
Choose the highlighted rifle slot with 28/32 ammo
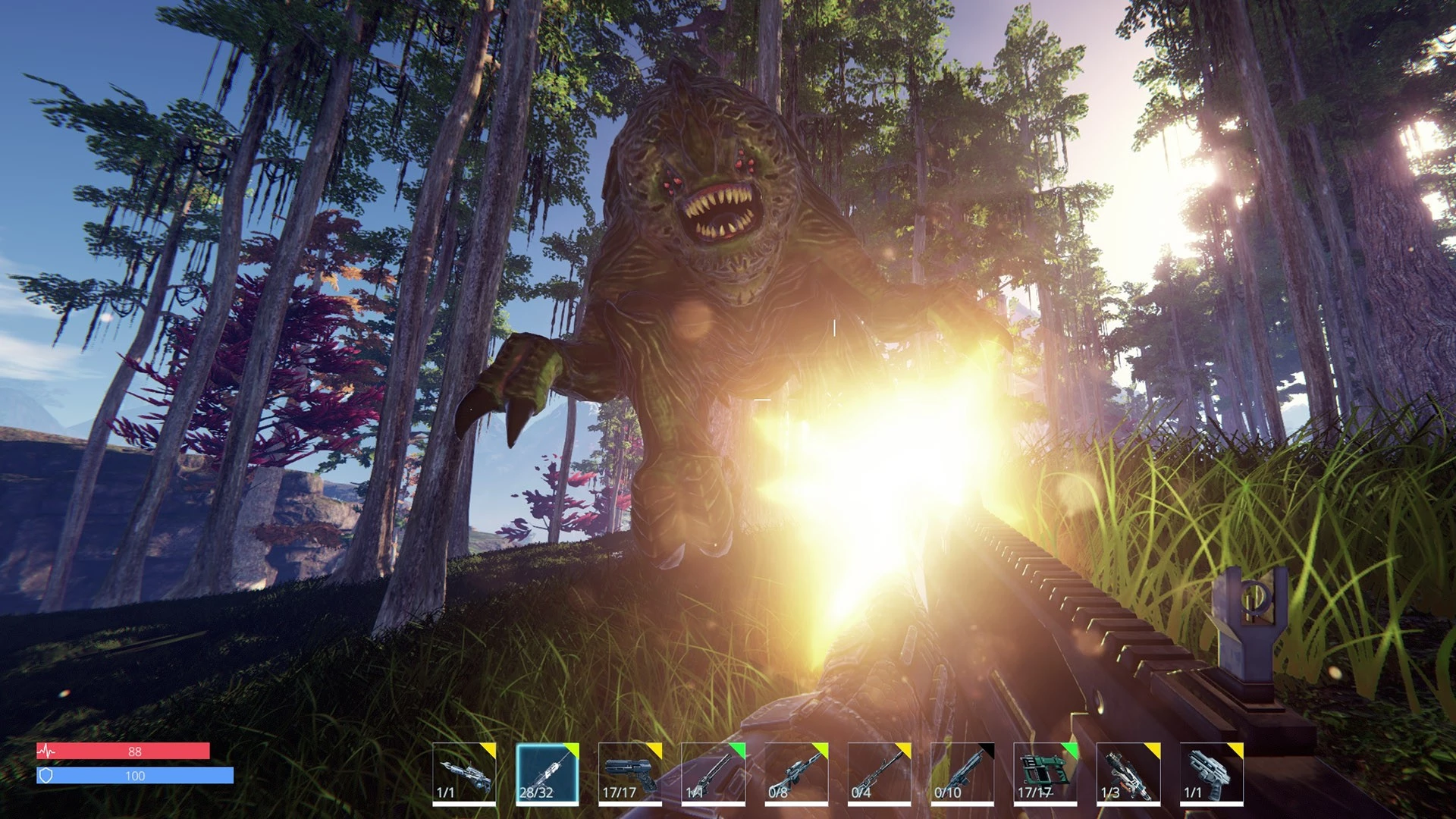(547, 773)
